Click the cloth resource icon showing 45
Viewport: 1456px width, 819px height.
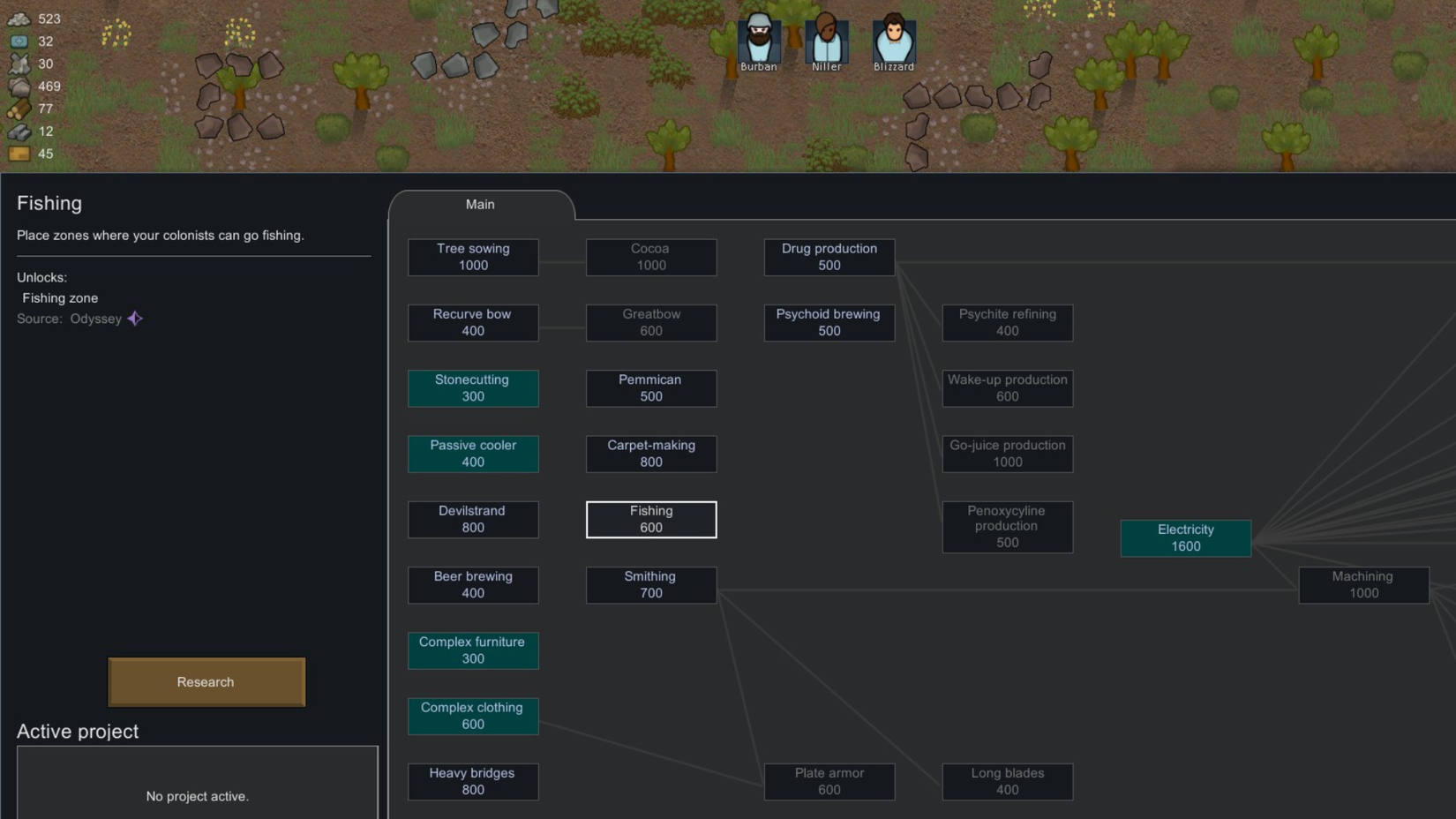point(18,154)
